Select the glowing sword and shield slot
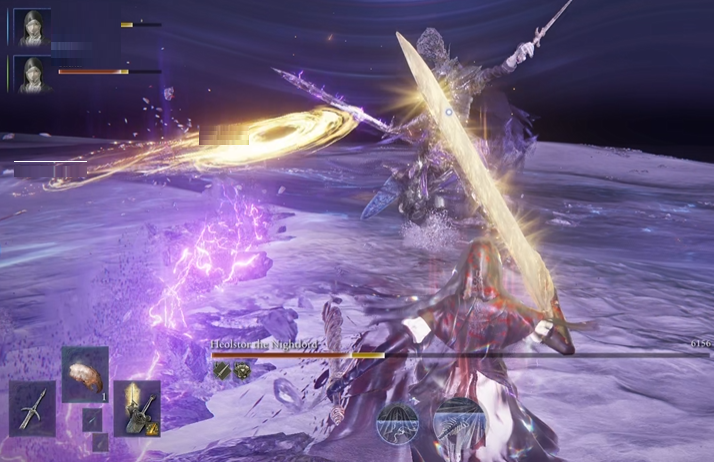This screenshot has width=714, height=462. tap(137, 408)
